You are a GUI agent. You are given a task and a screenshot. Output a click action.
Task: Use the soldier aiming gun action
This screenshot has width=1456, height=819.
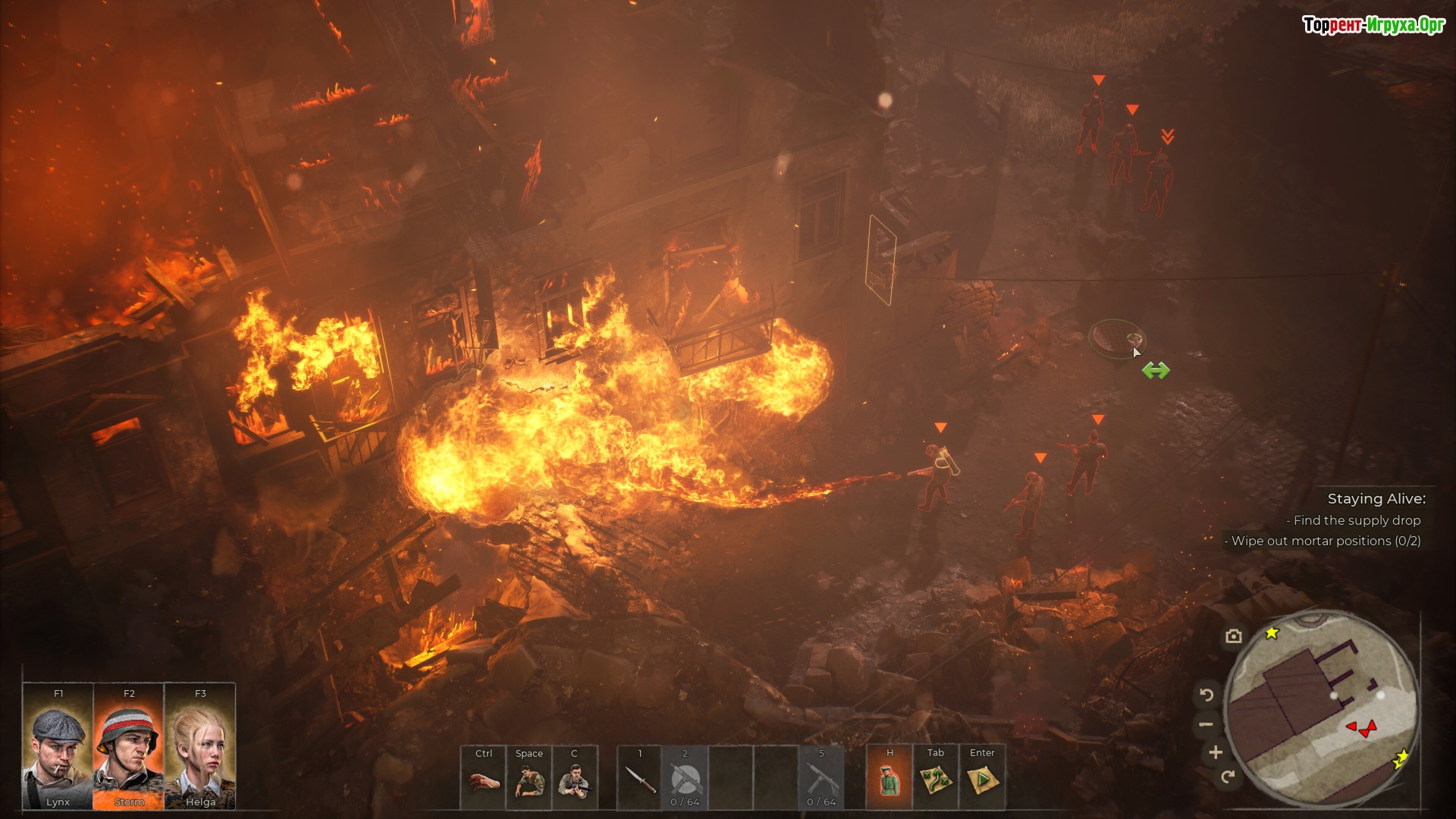tap(575, 779)
